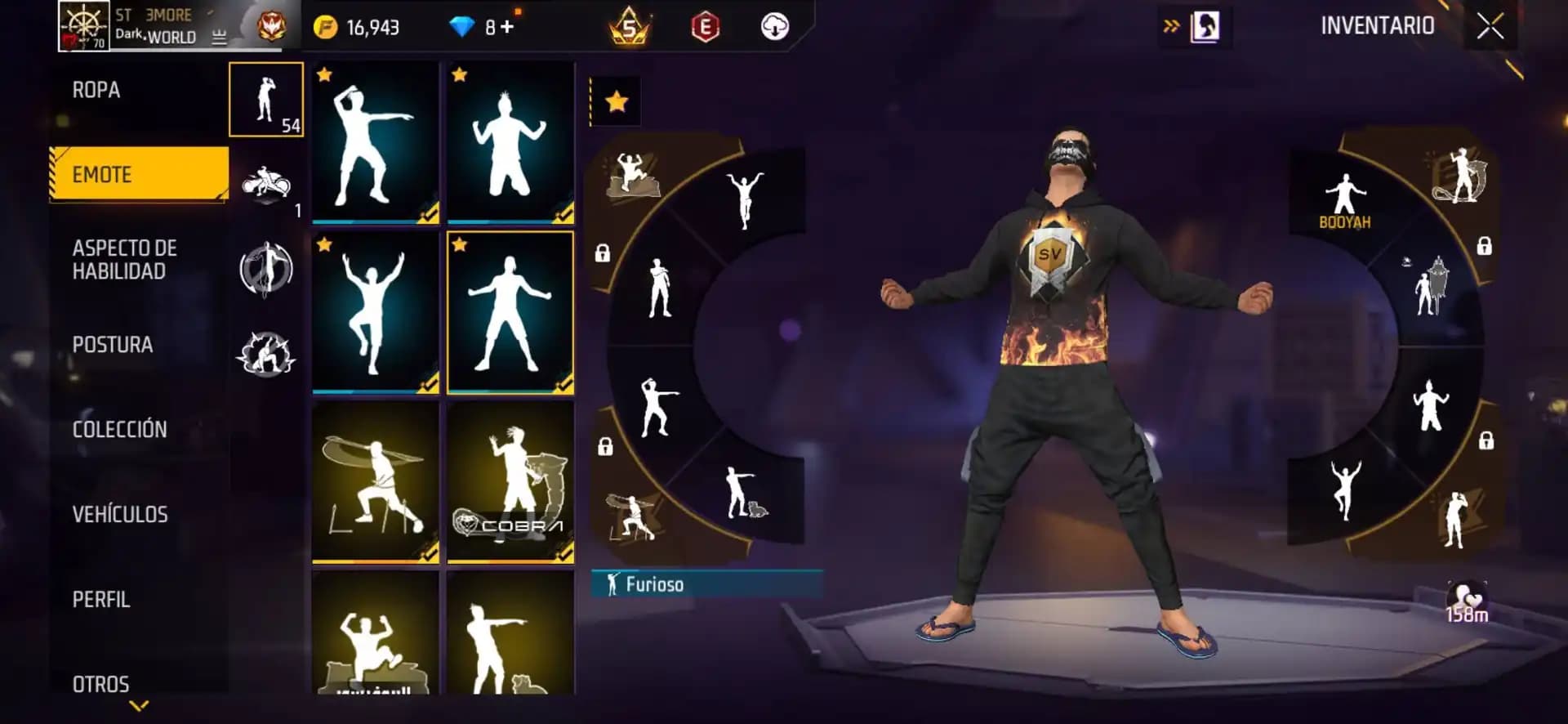1568x724 pixels.
Task: Open the emote category icon showing 54 items
Action: point(265,98)
